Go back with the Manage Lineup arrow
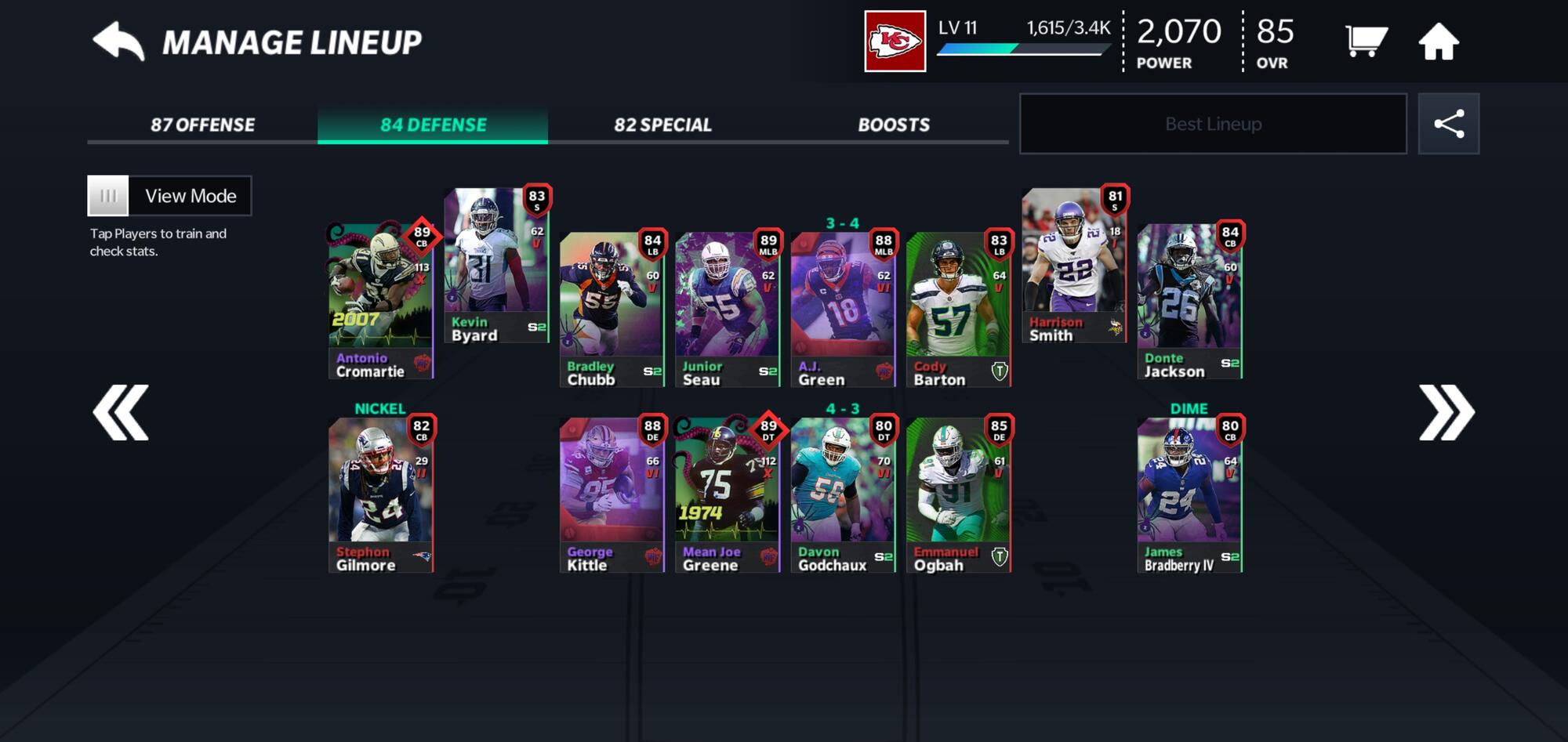 point(118,42)
